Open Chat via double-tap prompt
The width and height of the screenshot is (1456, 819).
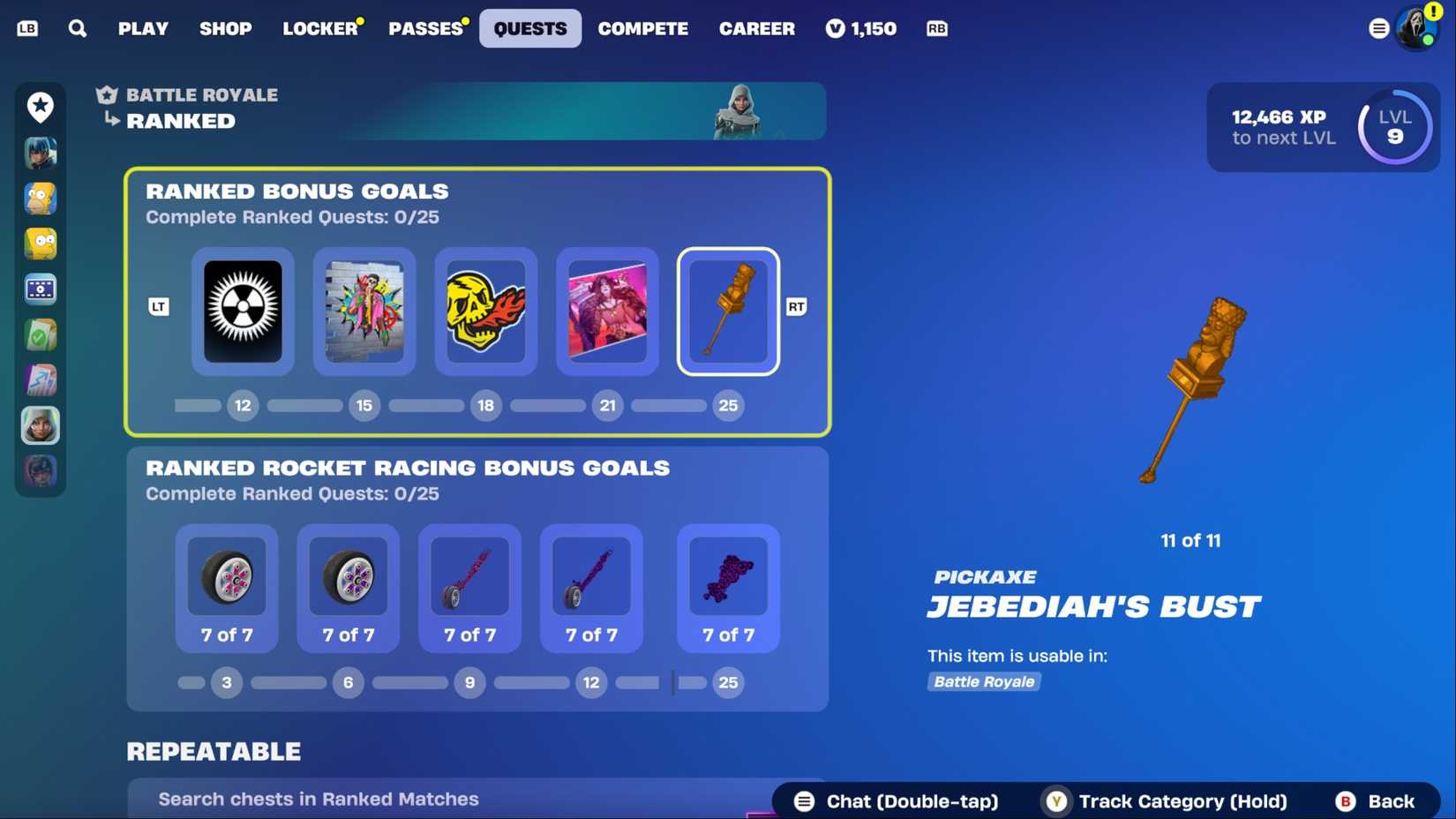point(893,801)
